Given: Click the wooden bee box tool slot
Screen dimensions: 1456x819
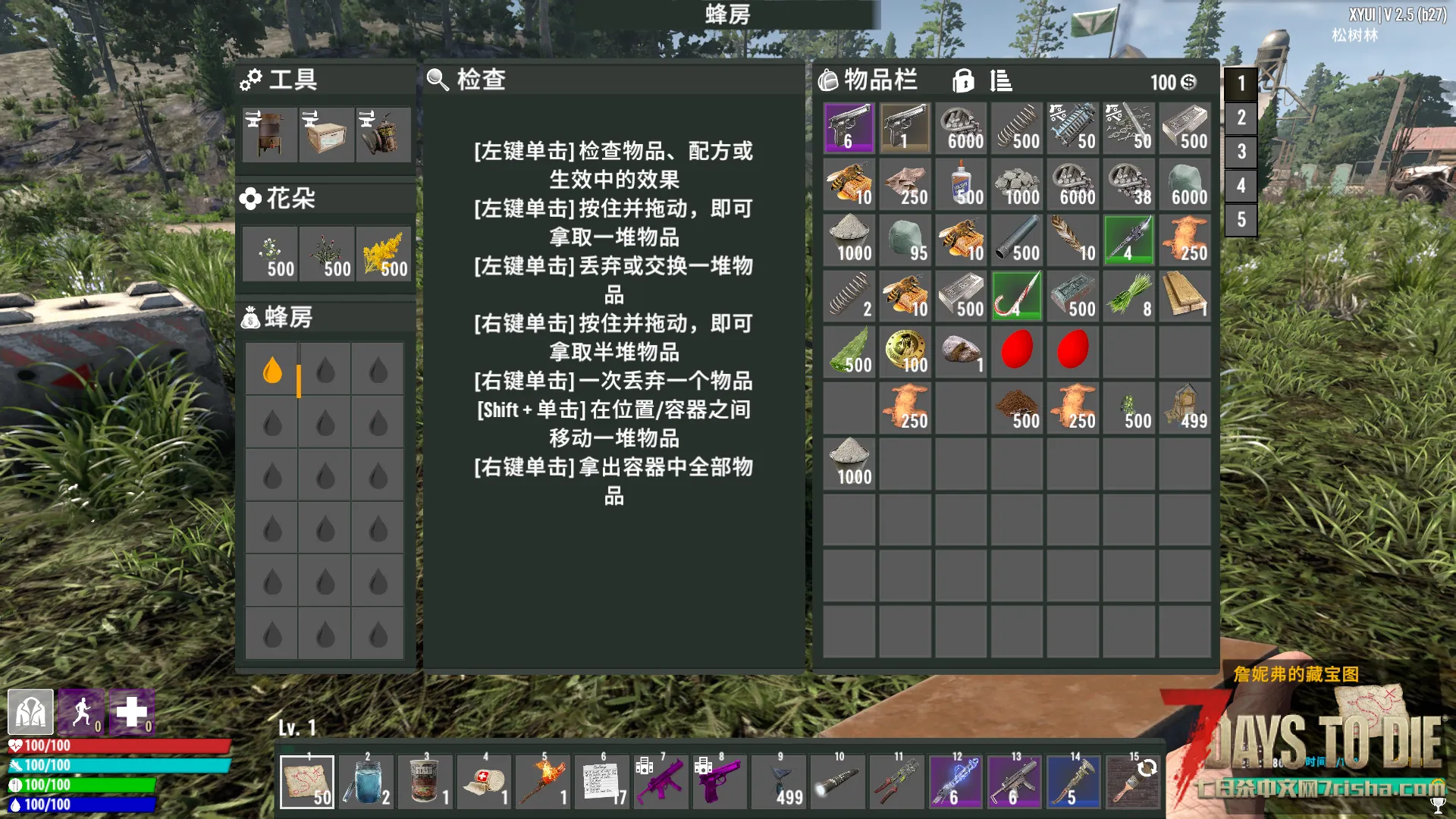Looking at the screenshot, I should point(326,135).
